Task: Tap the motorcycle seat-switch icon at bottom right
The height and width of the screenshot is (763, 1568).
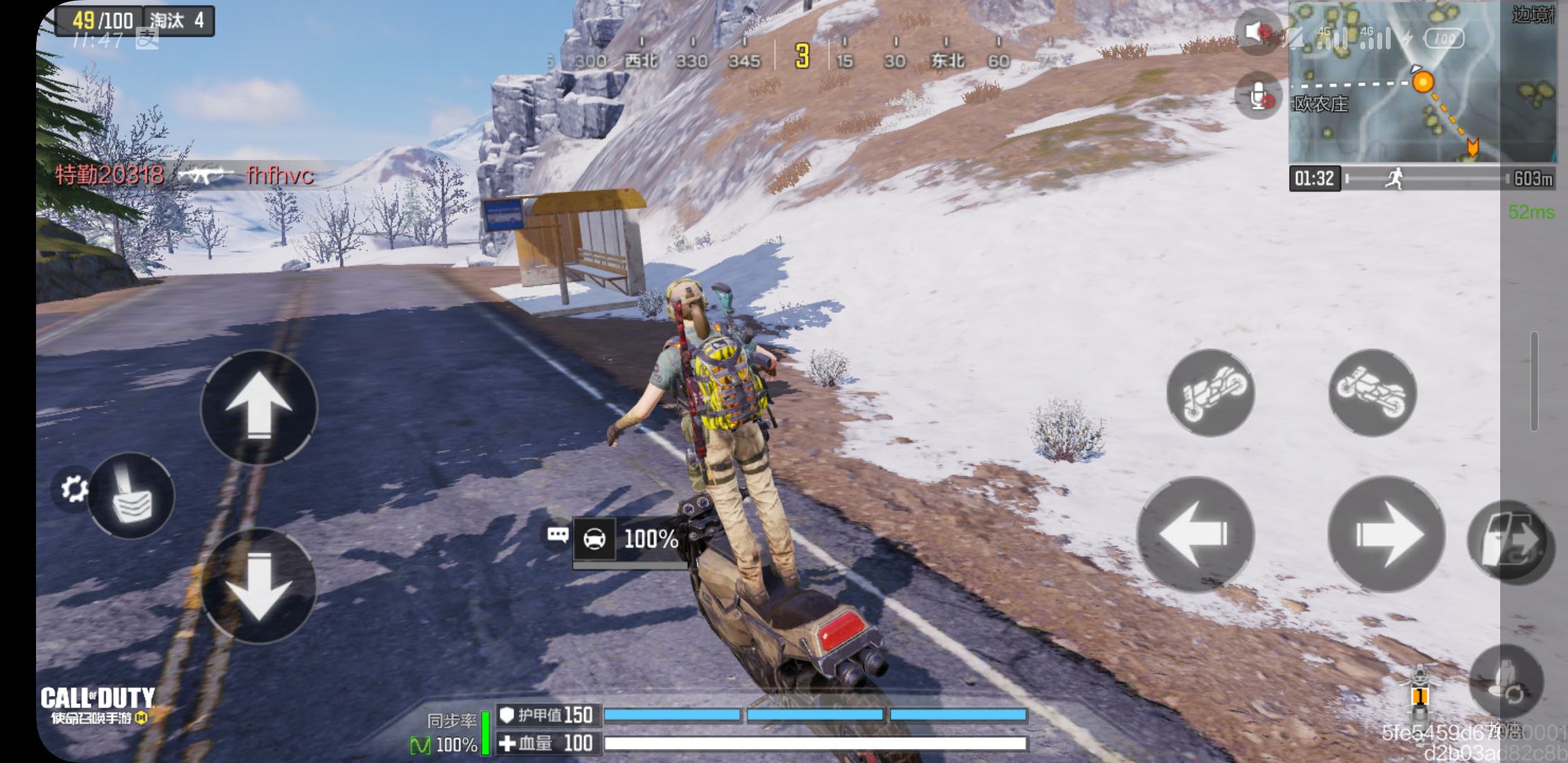Action: [x=1508, y=680]
